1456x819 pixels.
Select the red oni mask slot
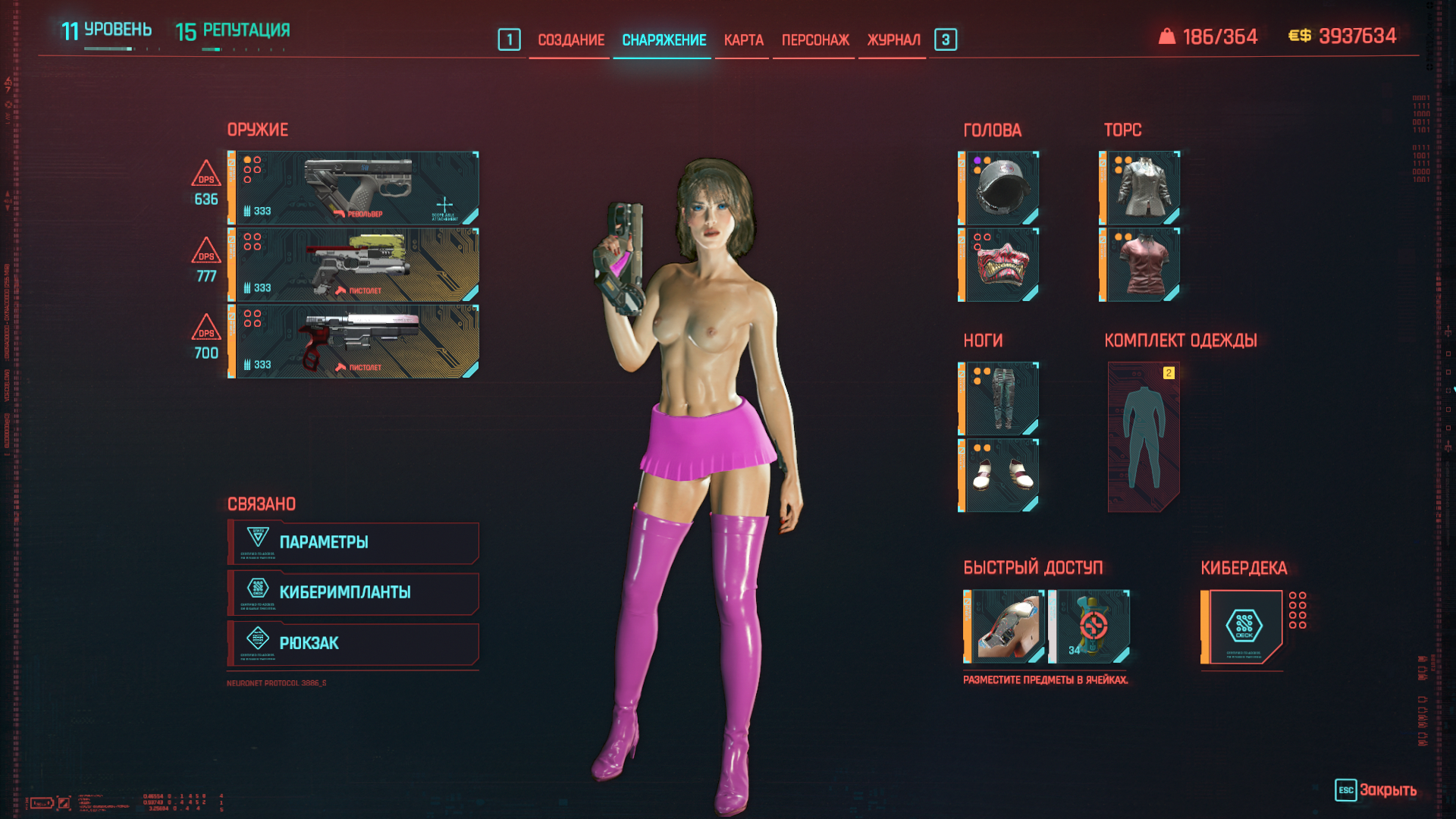pos(1000,265)
